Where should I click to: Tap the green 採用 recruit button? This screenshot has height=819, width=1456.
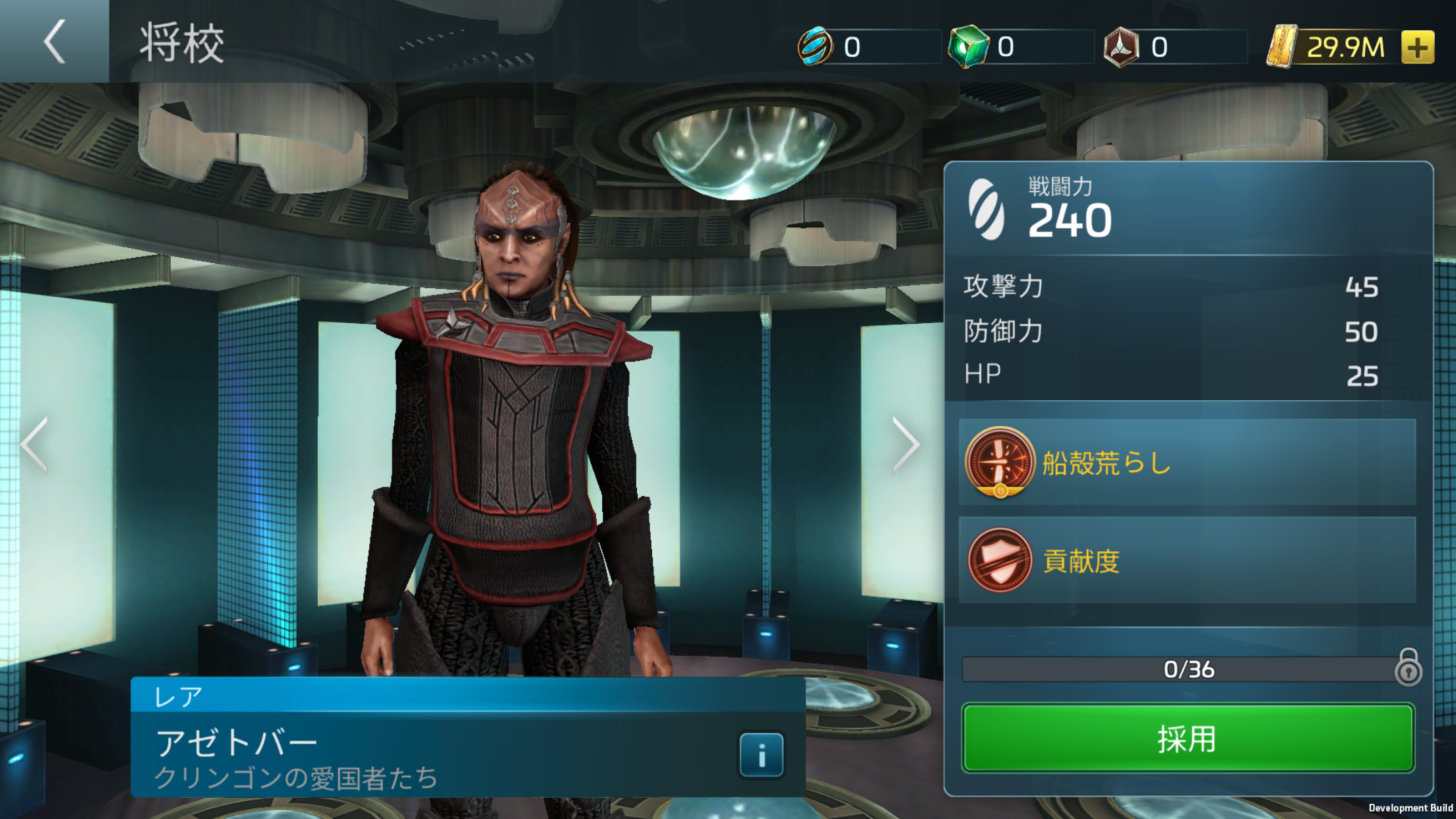(x=1188, y=738)
